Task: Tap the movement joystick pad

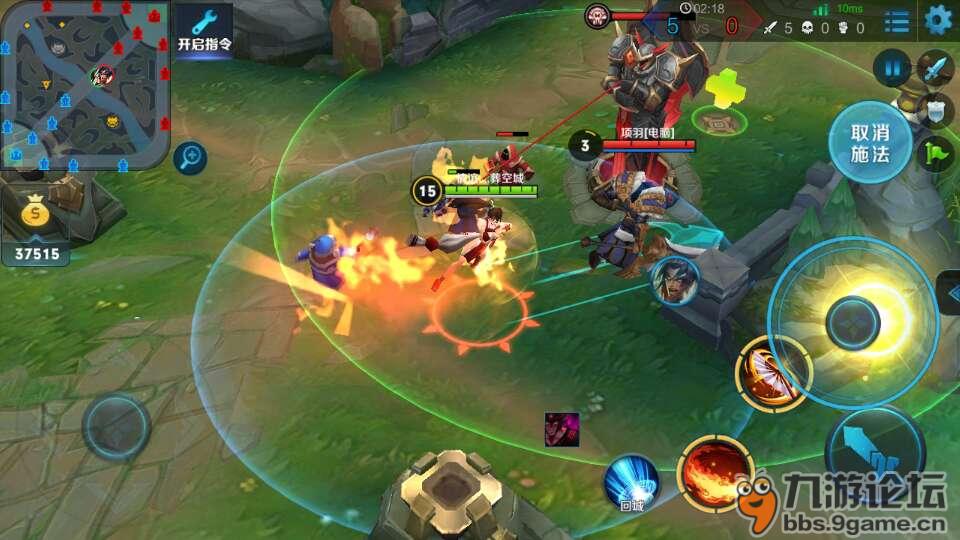Action: tap(116, 425)
